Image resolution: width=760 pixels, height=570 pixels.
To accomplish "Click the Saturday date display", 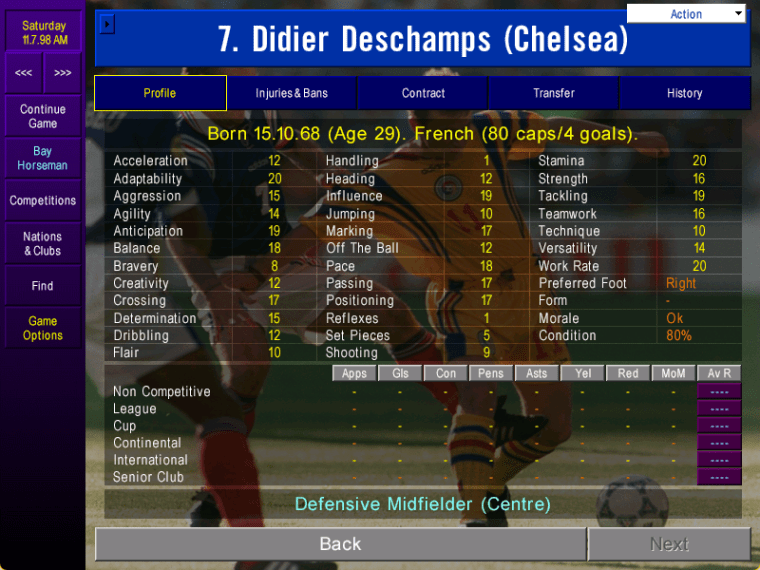I will point(43,32).
